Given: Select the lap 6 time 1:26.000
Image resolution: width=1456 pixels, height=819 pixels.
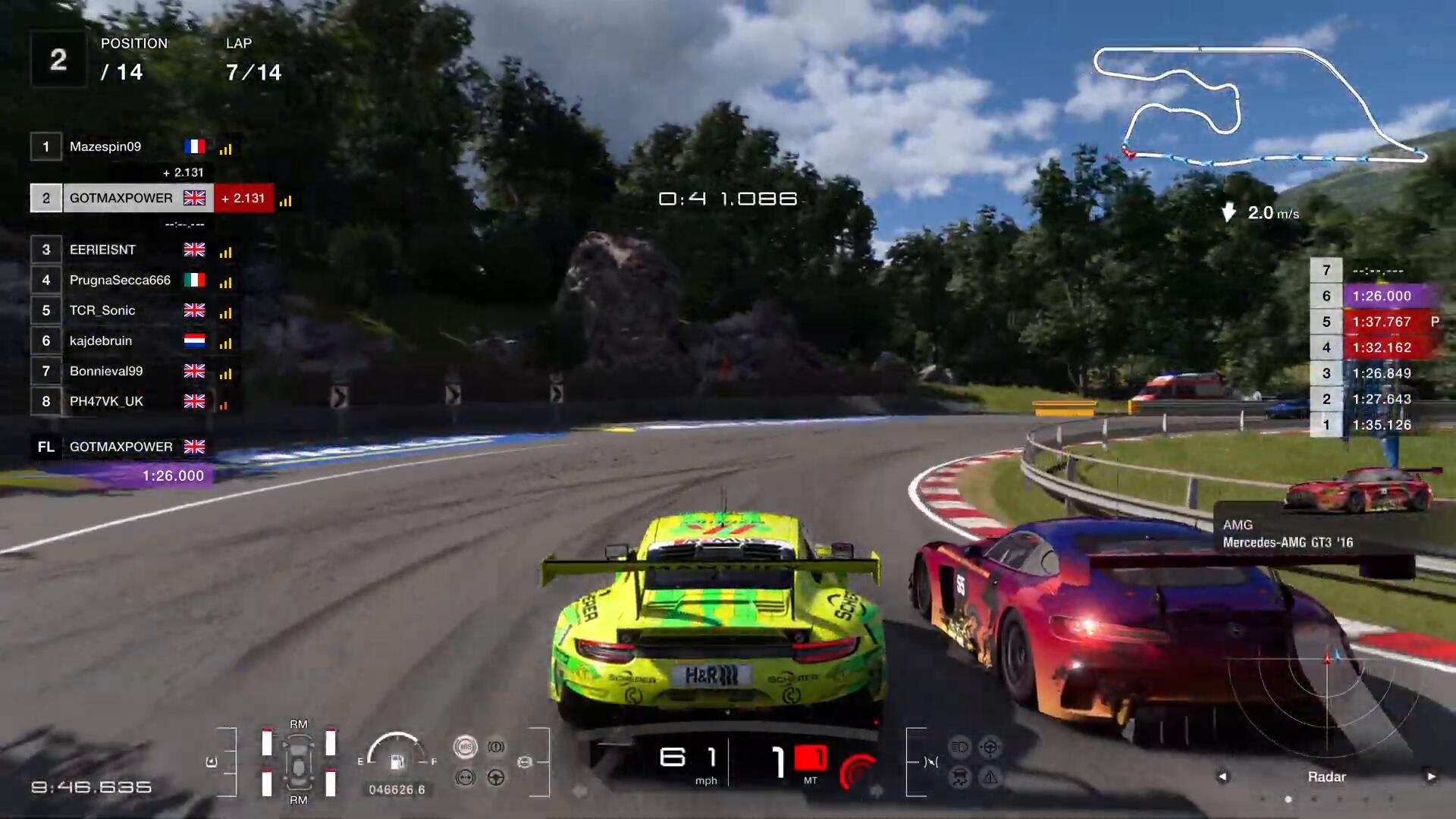Looking at the screenshot, I should pos(1382,297).
